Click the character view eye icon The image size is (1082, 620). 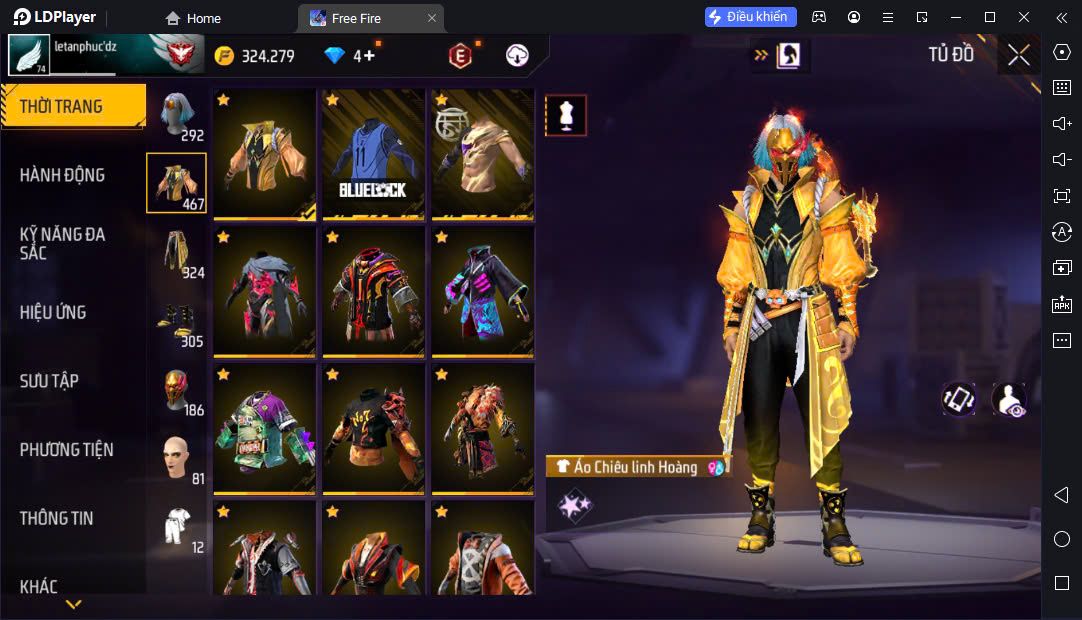click(x=1008, y=399)
